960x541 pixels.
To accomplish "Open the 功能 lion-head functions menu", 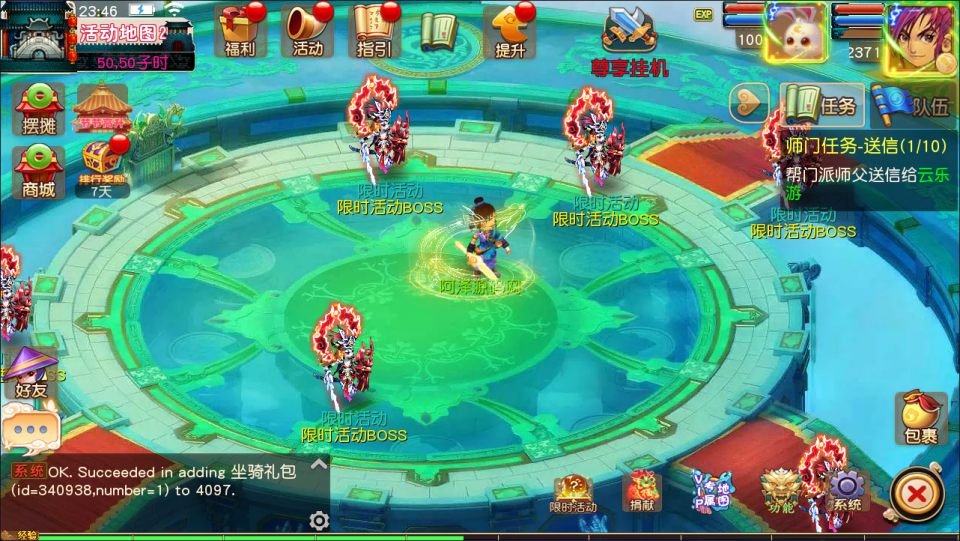I will [x=780, y=491].
